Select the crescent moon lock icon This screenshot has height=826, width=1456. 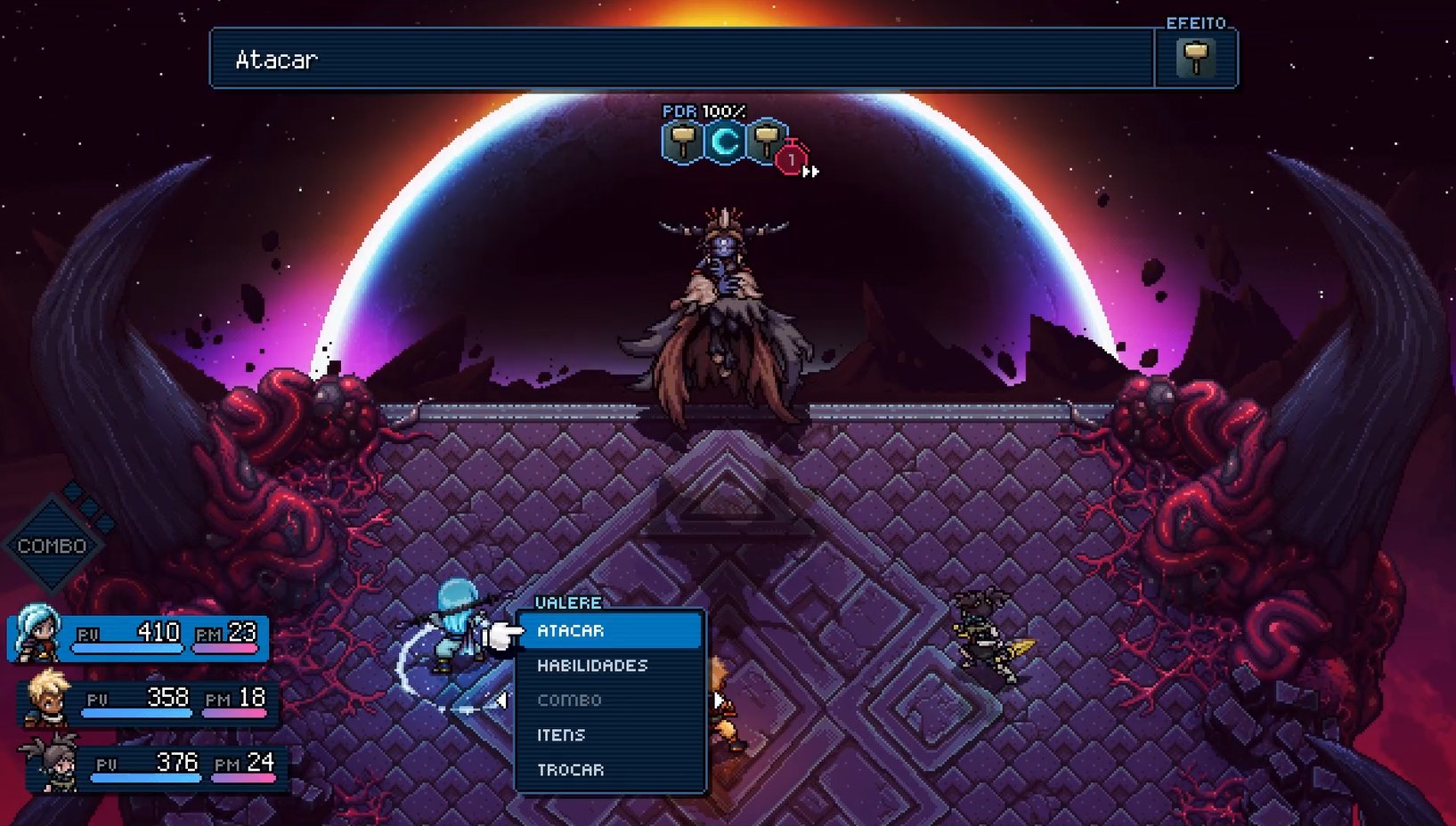pyautogui.click(x=725, y=142)
